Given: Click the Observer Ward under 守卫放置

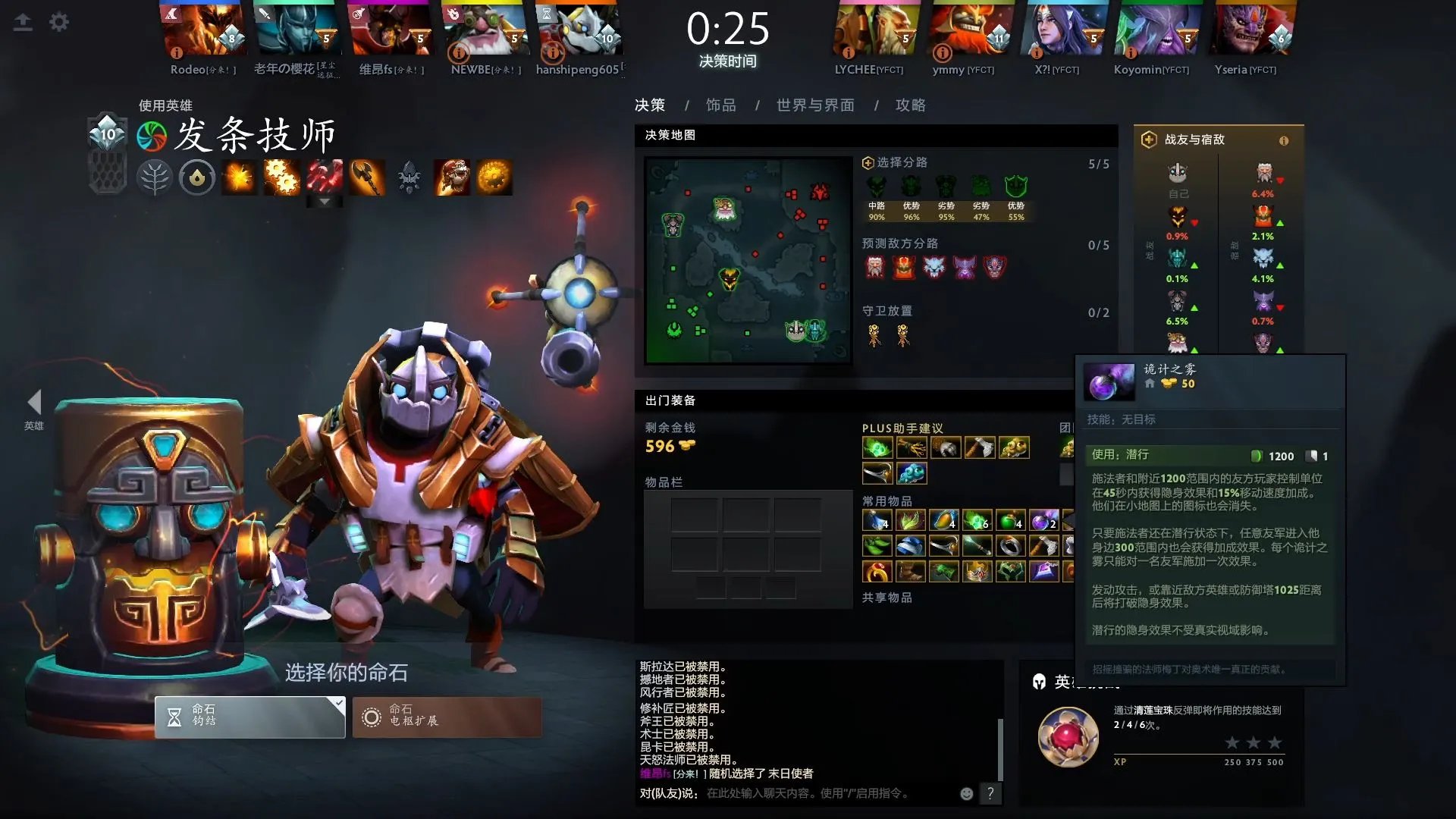Looking at the screenshot, I should click(872, 336).
